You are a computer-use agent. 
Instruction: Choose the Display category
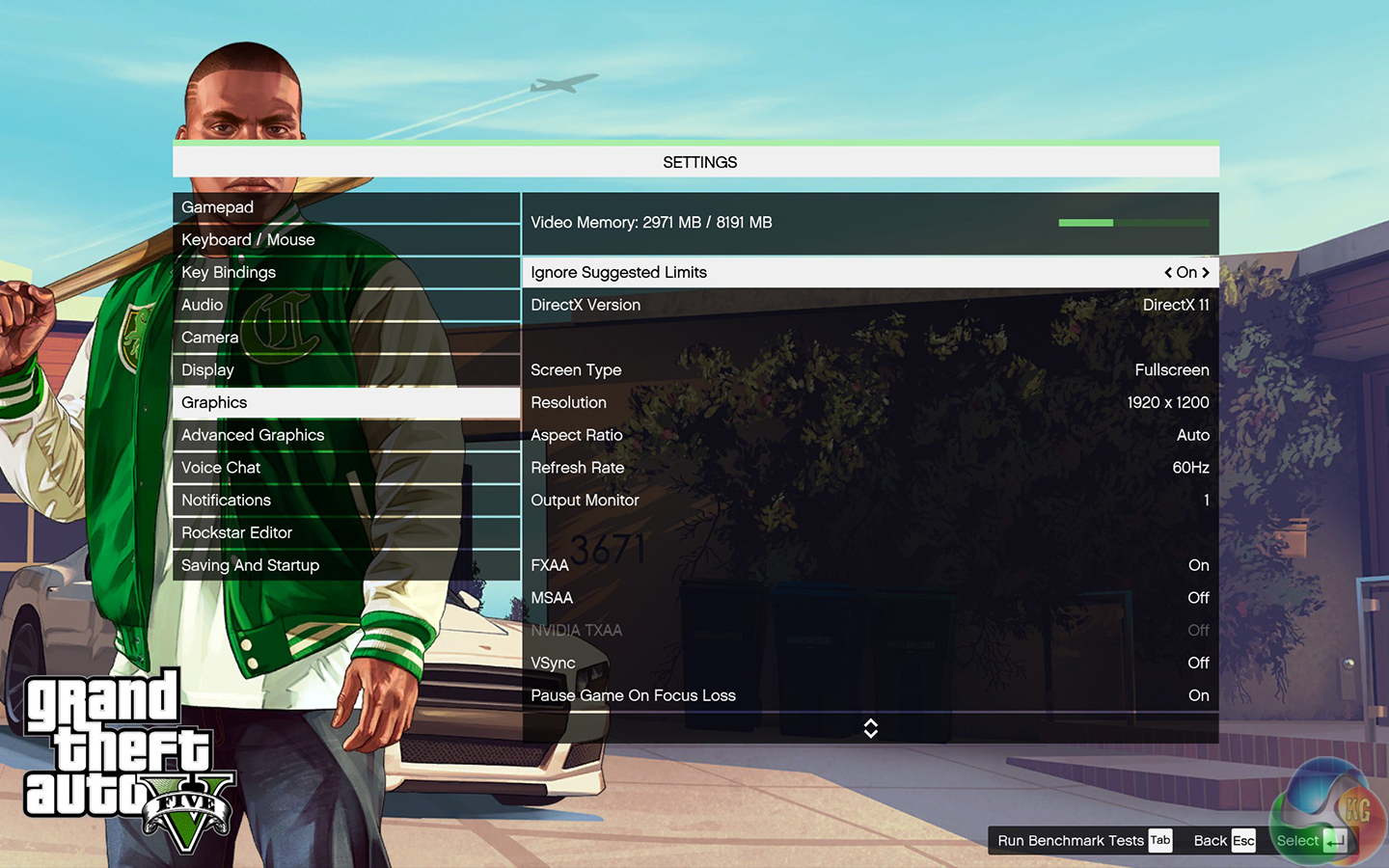pos(345,370)
